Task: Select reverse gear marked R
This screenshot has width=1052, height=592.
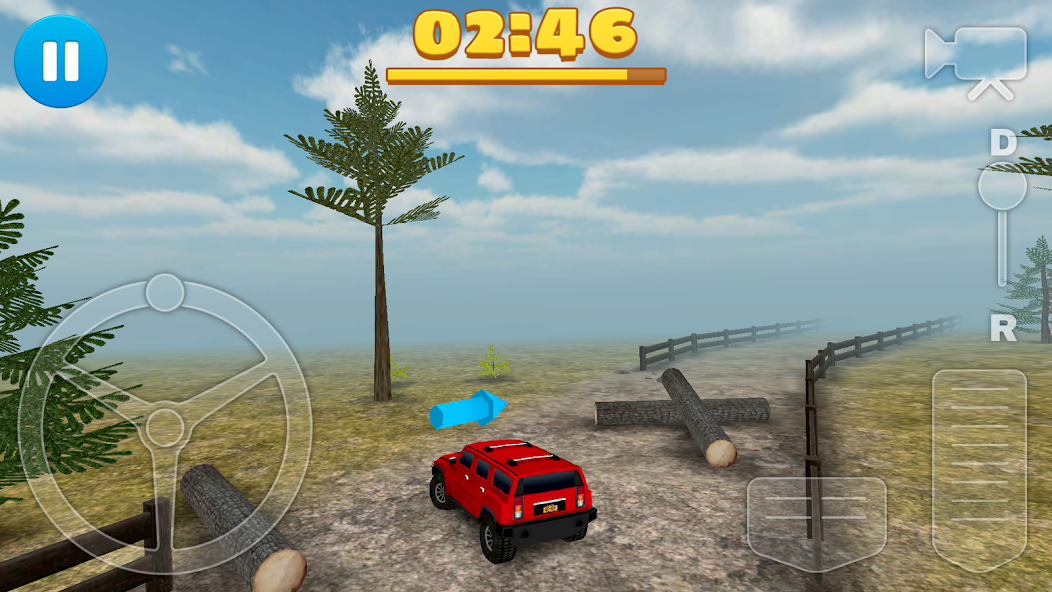Action: (1002, 327)
